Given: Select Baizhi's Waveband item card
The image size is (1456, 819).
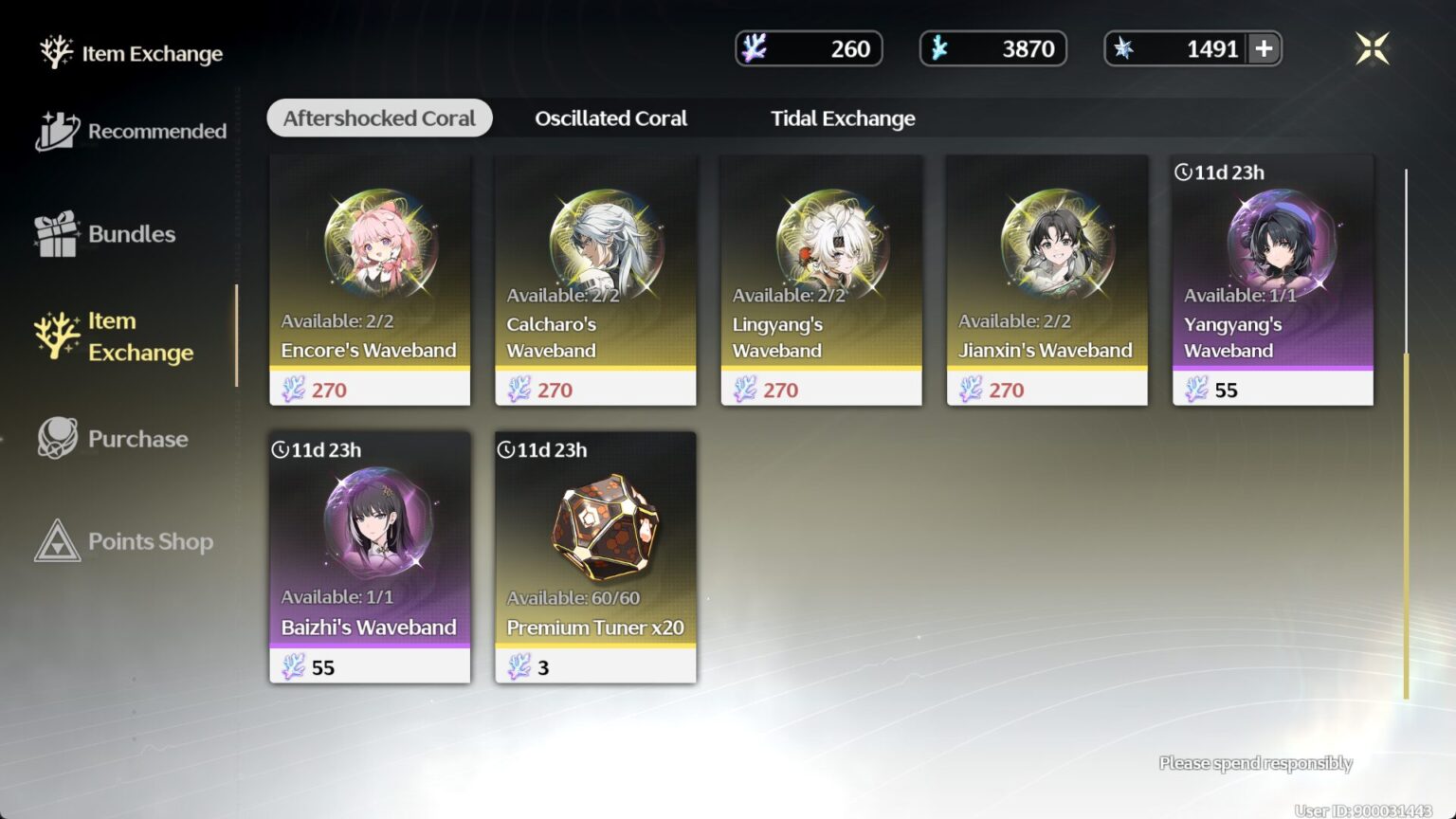Looking at the screenshot, I should [x=370, y=557].
